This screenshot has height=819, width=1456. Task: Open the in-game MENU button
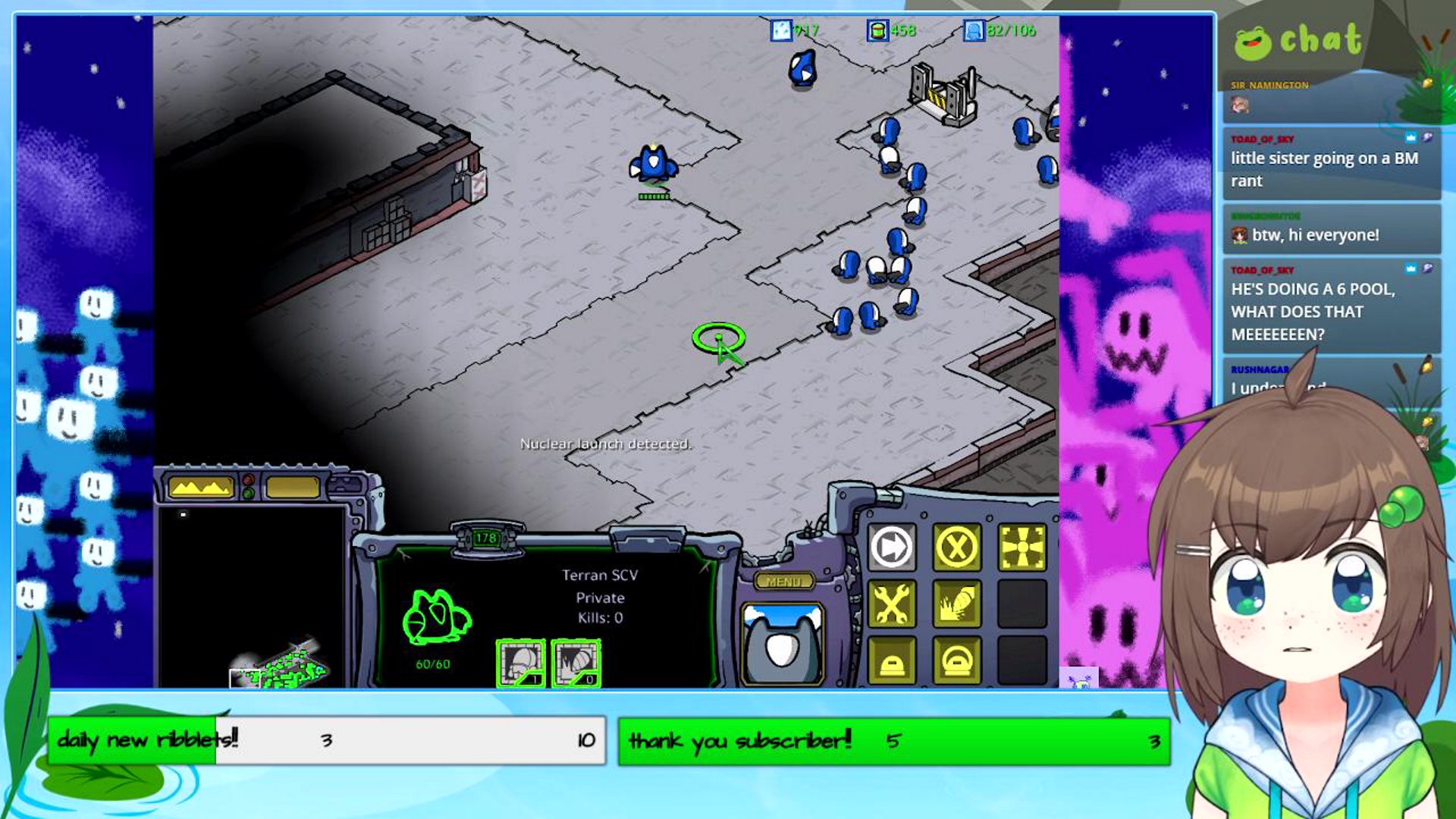783,579
